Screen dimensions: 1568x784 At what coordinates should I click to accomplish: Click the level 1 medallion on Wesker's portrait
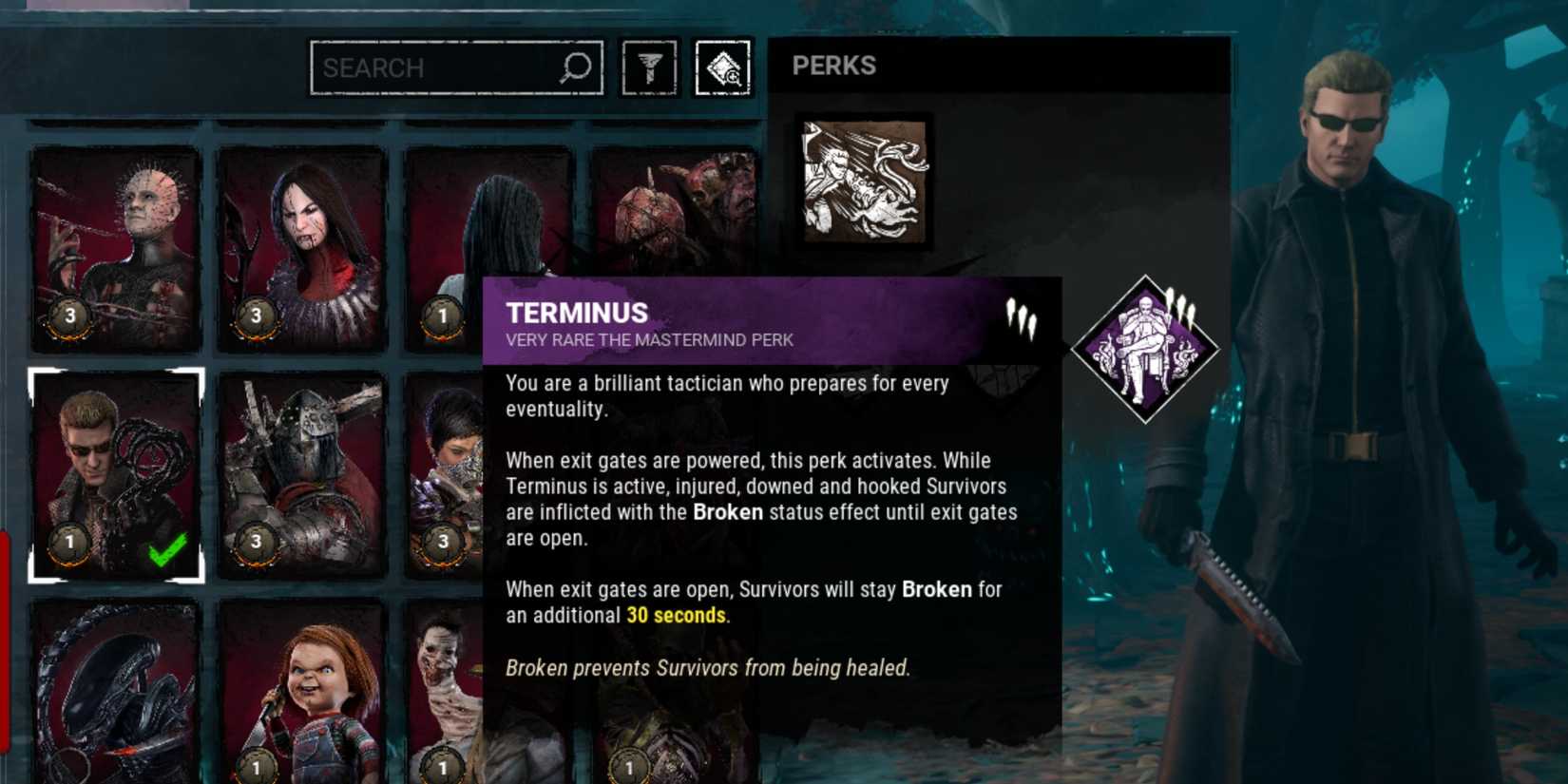pos(67,545)
